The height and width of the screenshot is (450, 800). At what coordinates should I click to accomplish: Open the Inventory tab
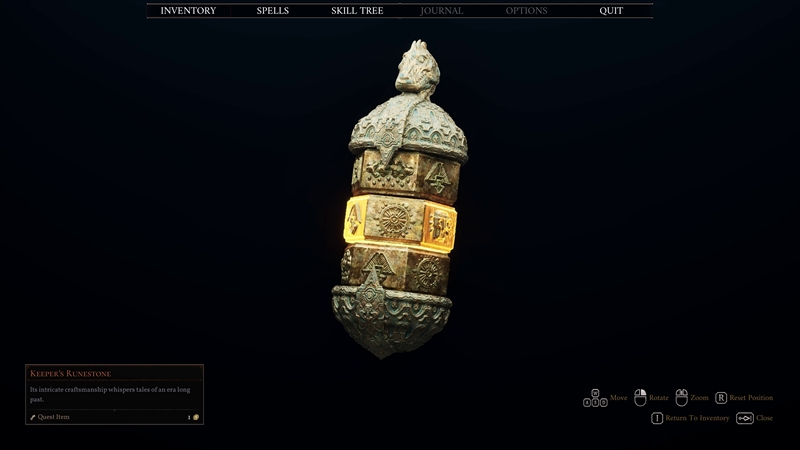click(188, 11)
